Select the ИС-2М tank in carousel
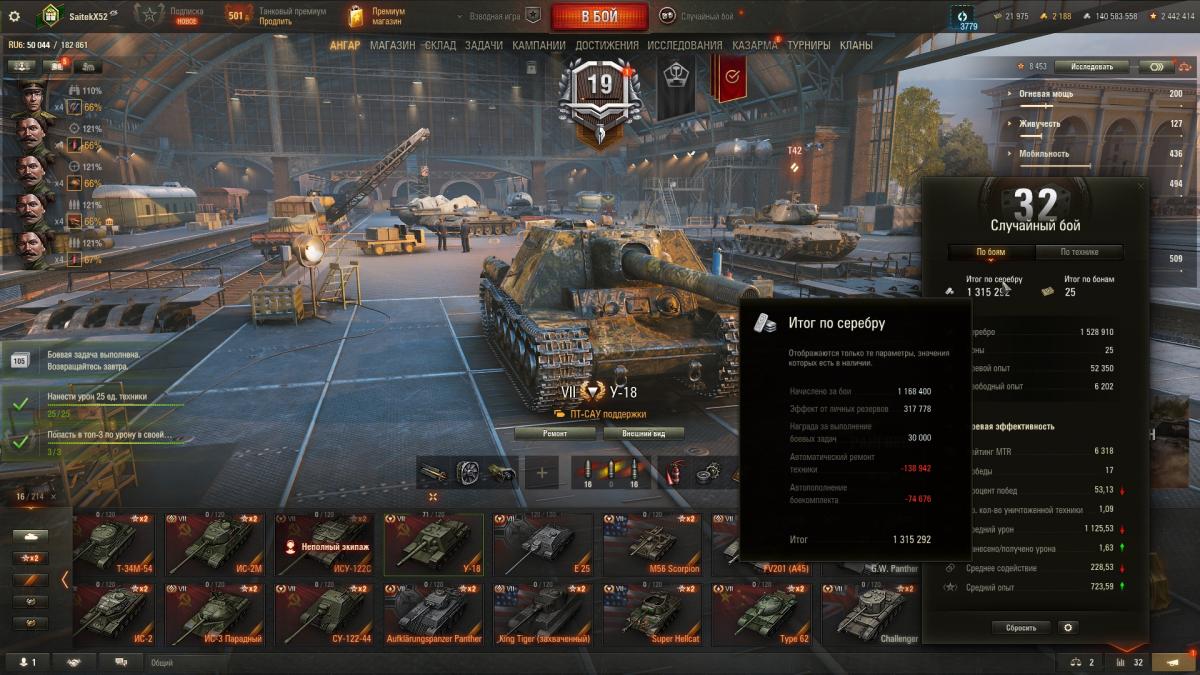1200x675 pixels. [x=214, y=545]
